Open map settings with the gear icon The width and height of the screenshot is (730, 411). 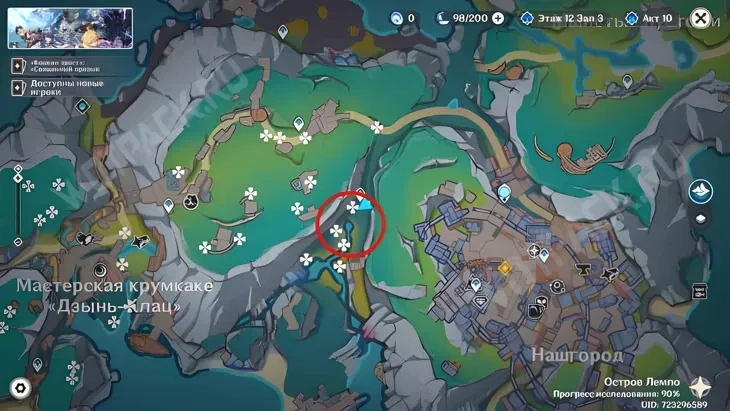20,388
